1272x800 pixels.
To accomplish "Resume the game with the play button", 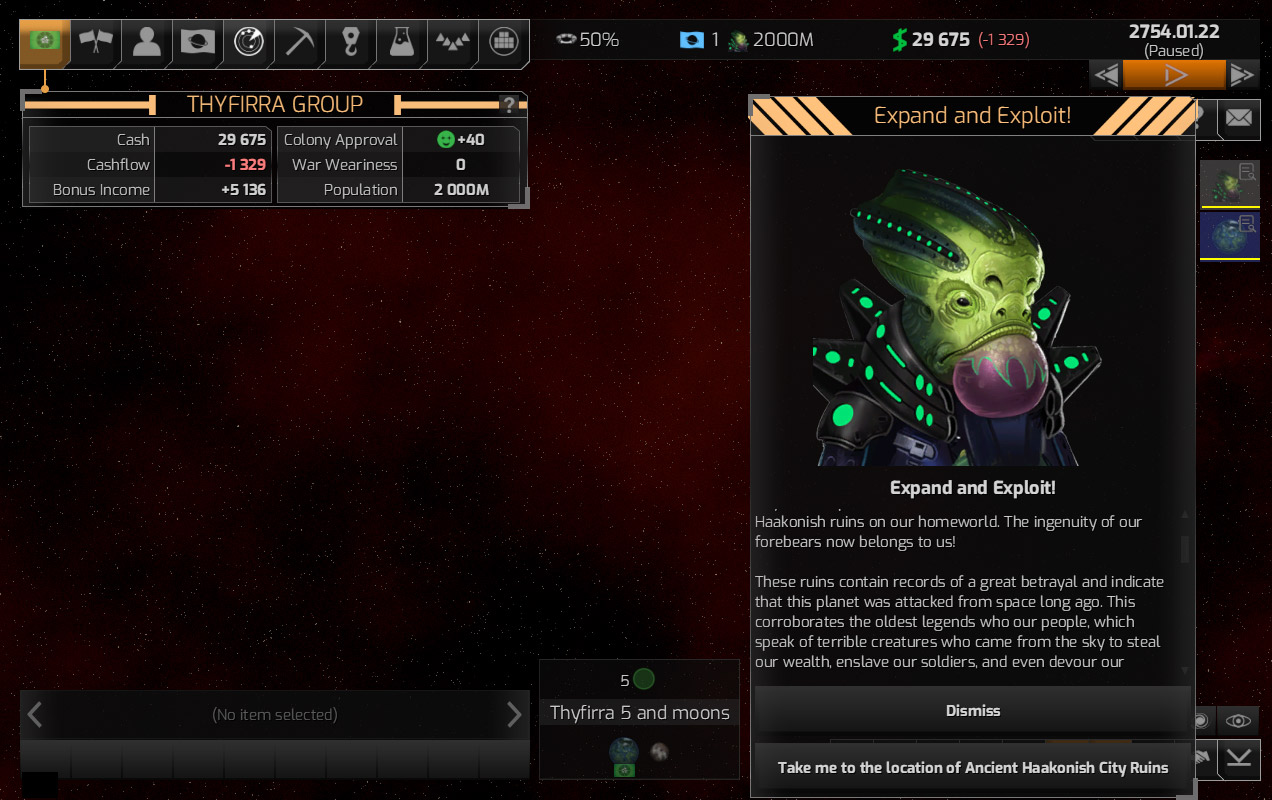I will pyautogui.click(x=1174, y=75).
